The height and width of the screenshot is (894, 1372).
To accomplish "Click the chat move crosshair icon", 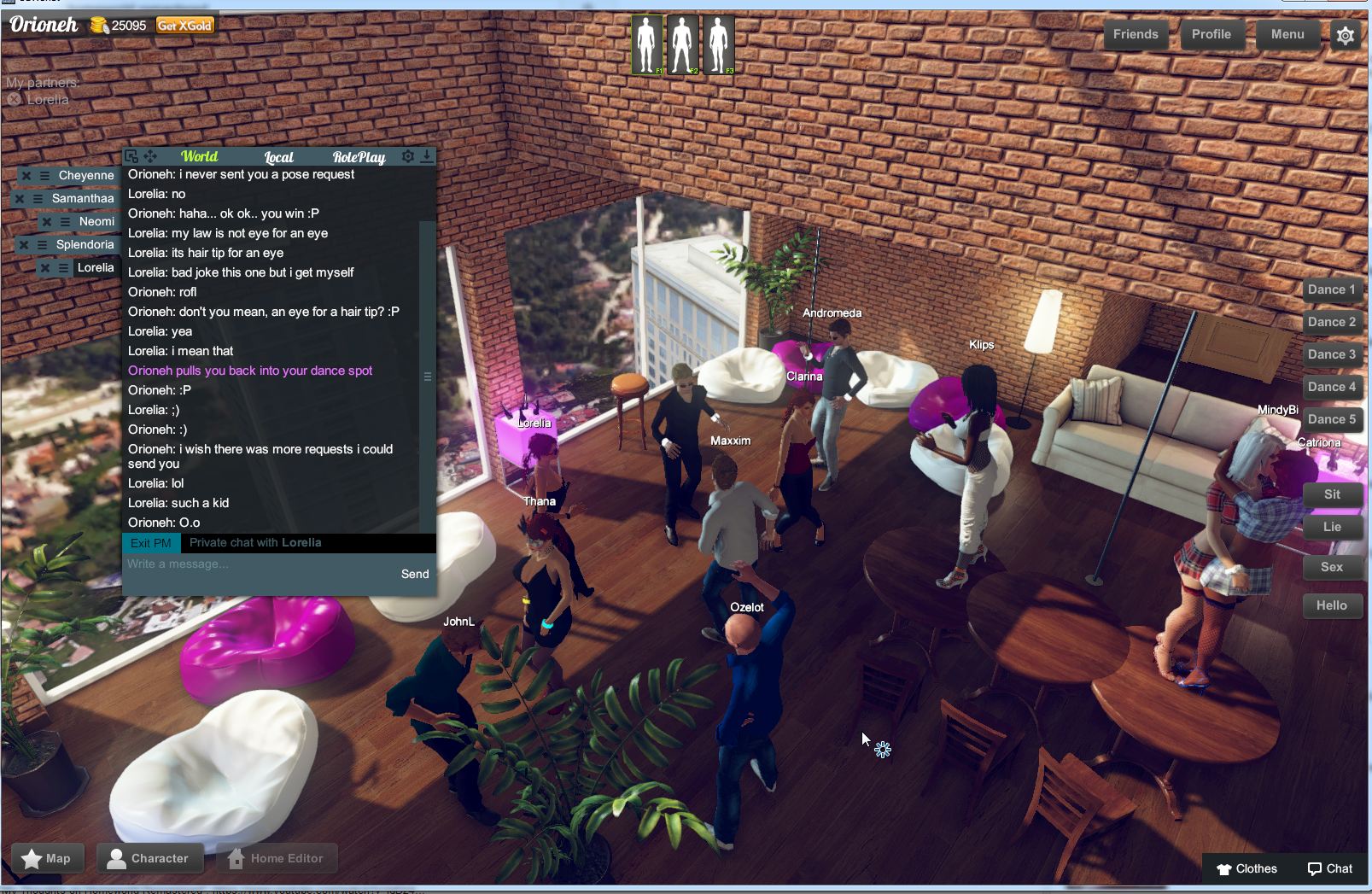I will pos(150,156).
